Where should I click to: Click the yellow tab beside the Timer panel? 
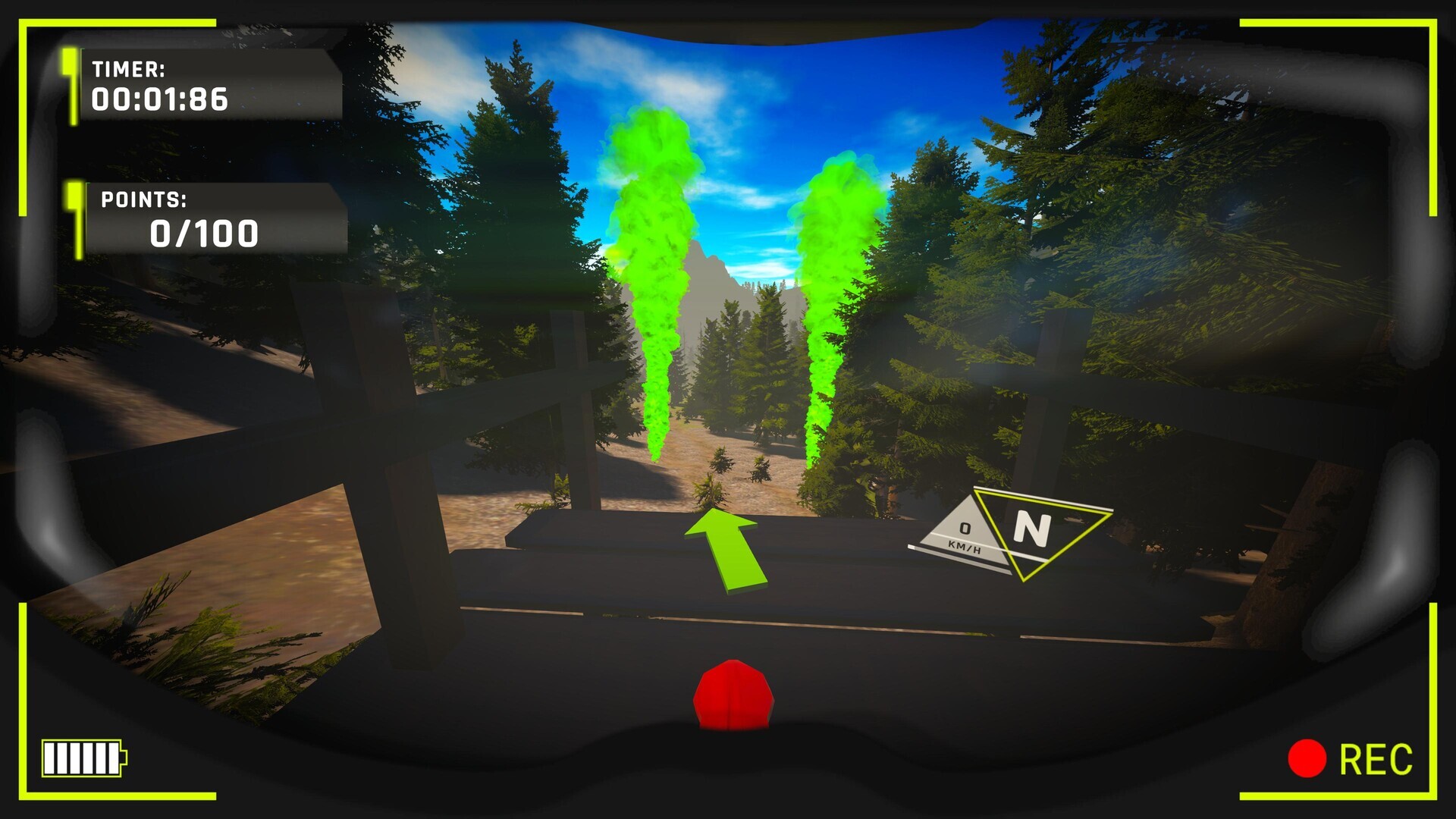72,86
